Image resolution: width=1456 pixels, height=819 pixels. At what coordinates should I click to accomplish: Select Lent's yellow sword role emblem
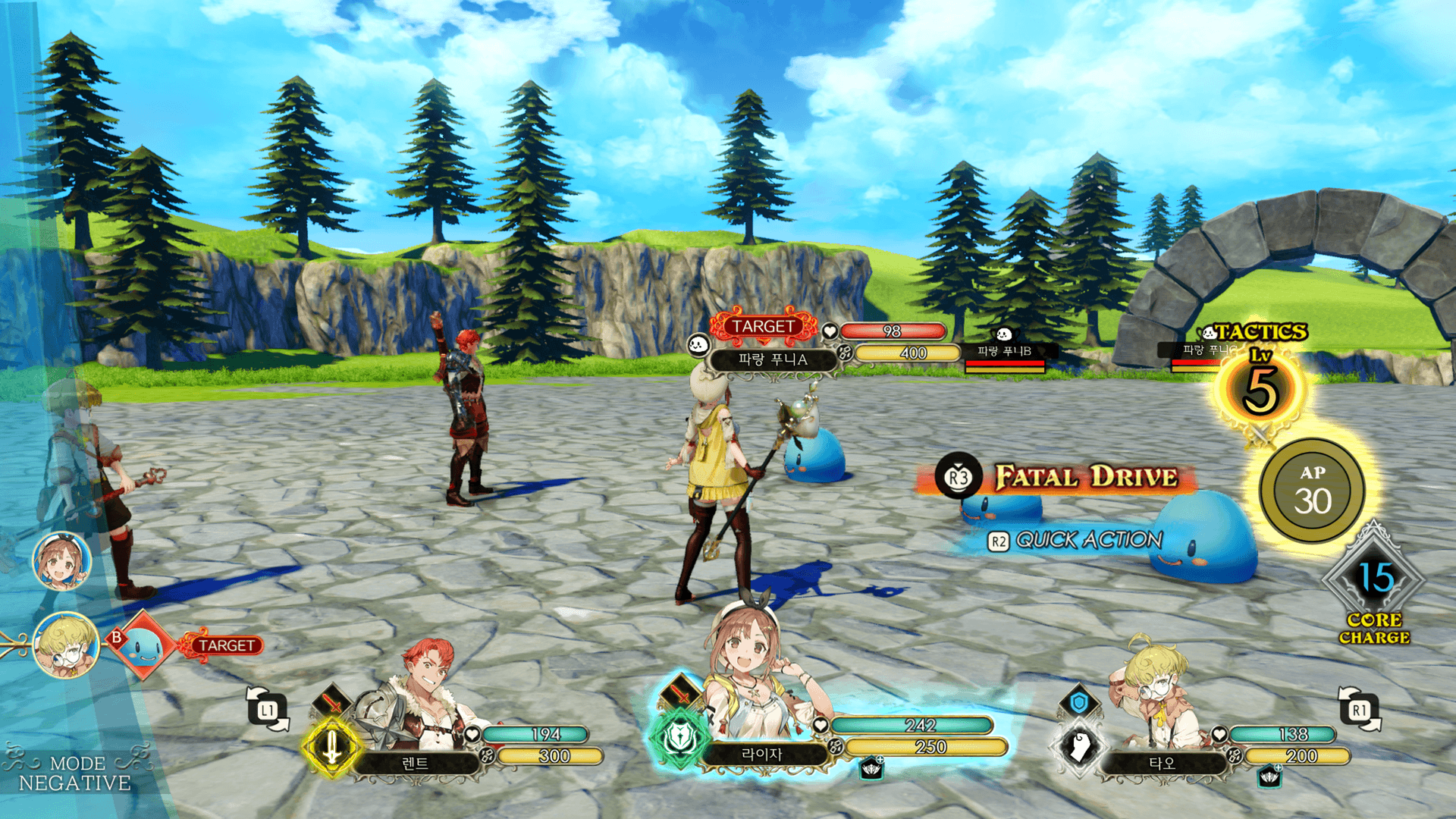point(331,748)
